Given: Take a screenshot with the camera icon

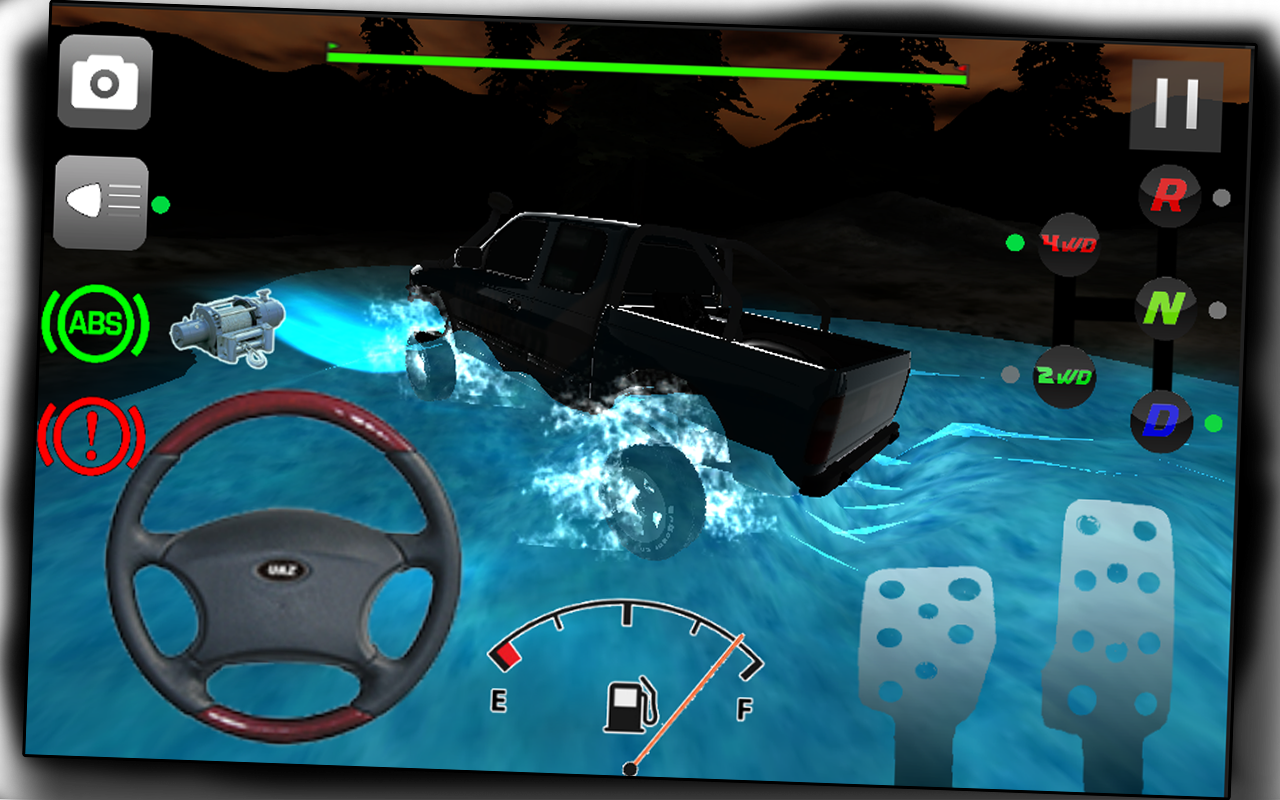Looking at the screenshot, I should click(103, 83).
